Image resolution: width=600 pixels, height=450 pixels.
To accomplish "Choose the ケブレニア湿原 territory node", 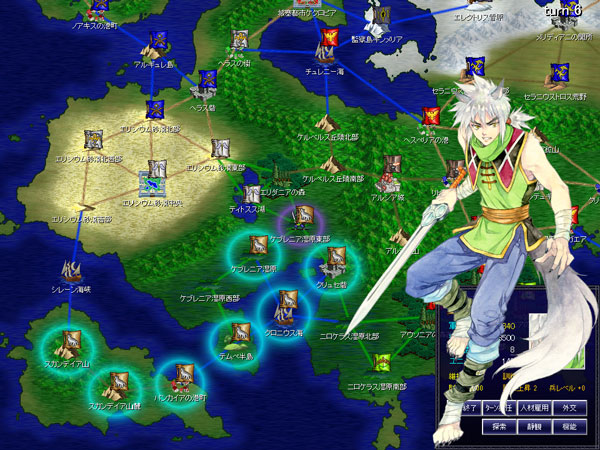I will 257,247.
